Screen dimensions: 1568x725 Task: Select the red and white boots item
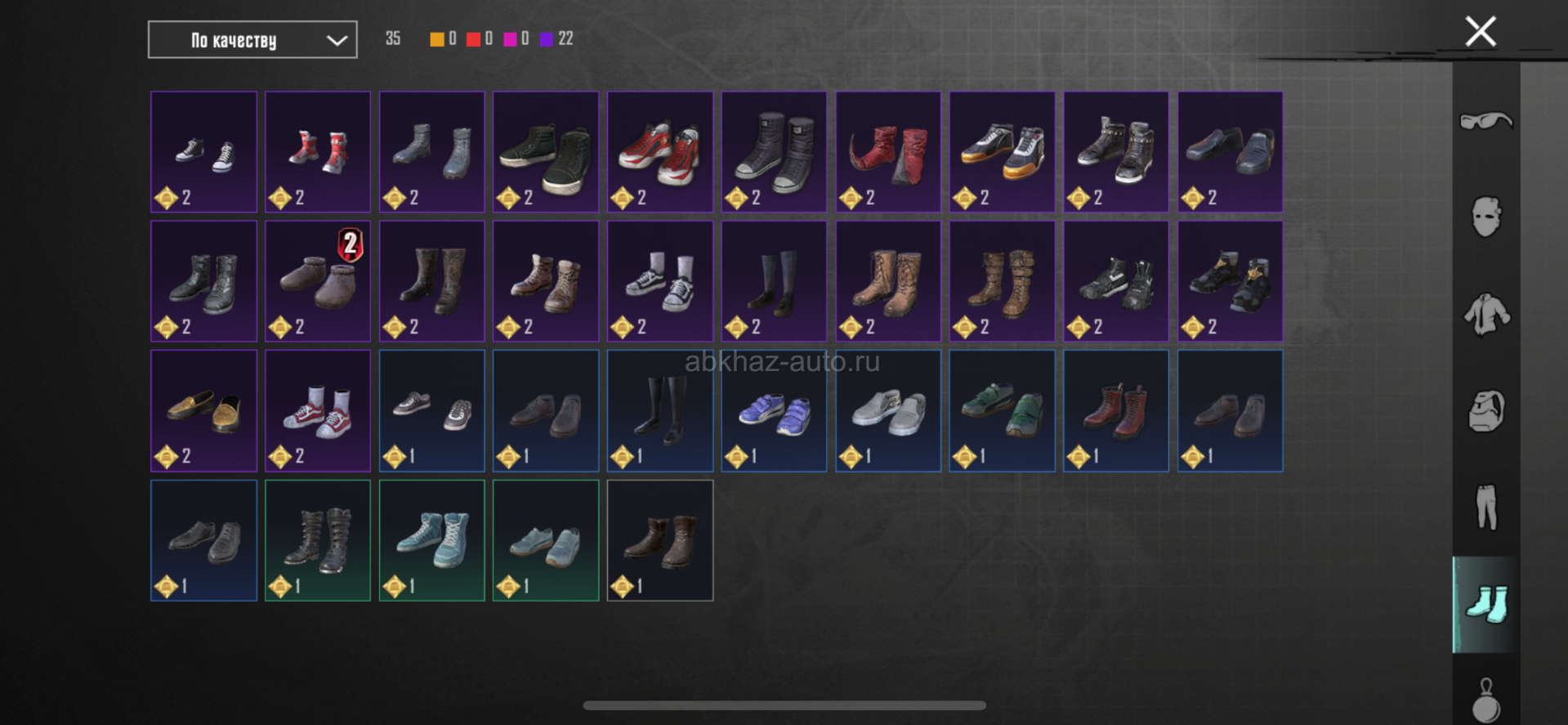point(318,152)
